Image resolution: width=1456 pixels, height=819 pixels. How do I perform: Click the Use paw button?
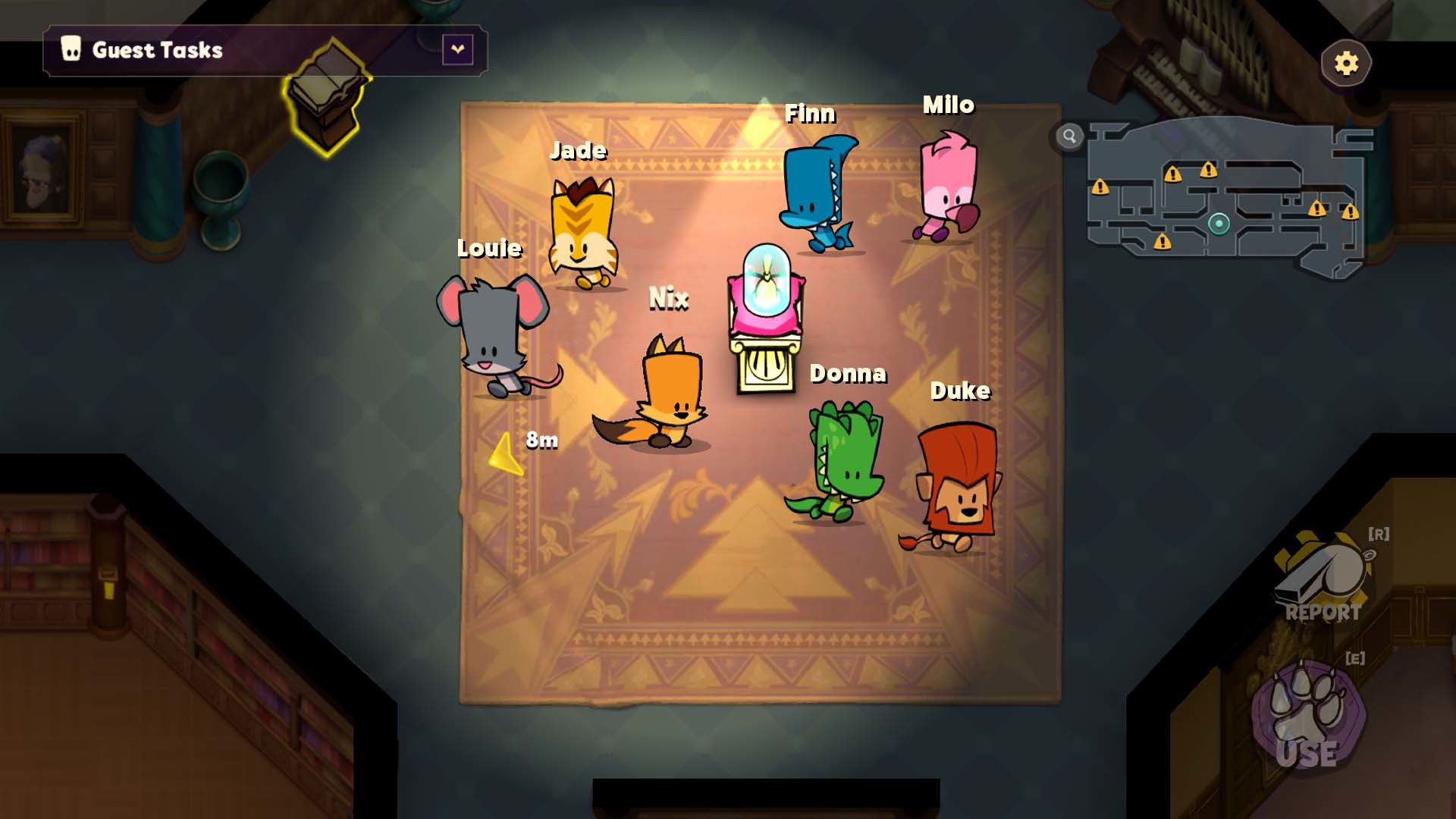[1308, 717]
